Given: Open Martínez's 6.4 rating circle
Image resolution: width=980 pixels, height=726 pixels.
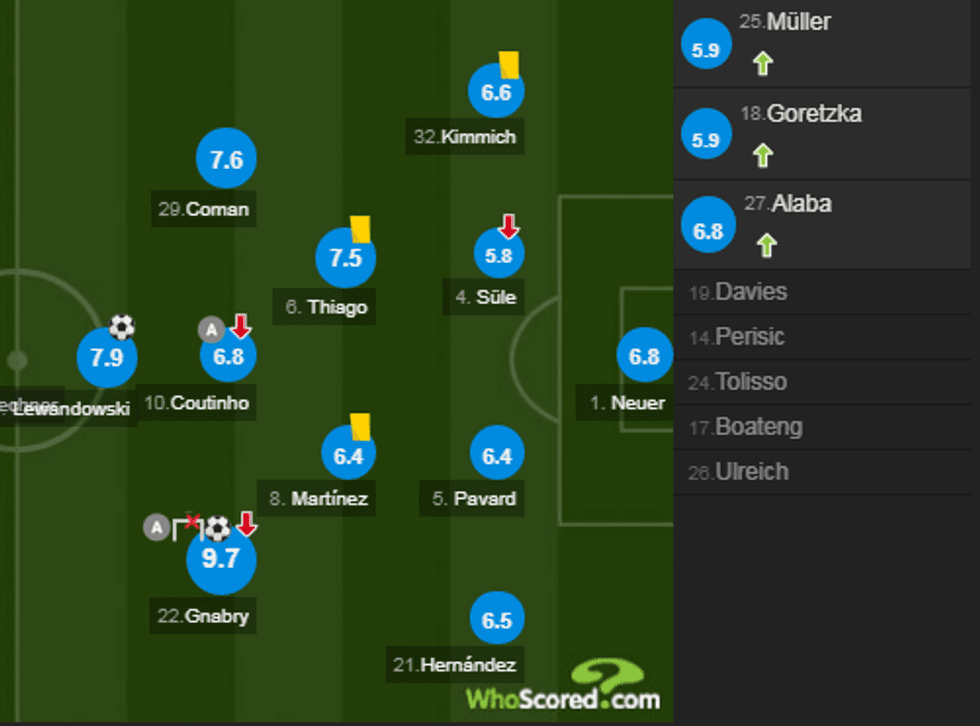Looking at the screenshot, I should 348,455.
